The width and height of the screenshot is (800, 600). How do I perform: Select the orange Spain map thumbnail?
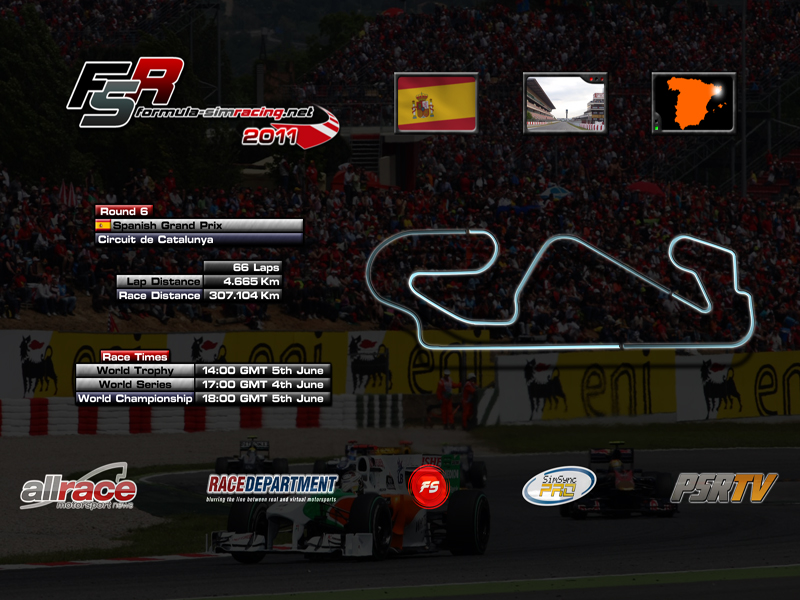point(693,103)
